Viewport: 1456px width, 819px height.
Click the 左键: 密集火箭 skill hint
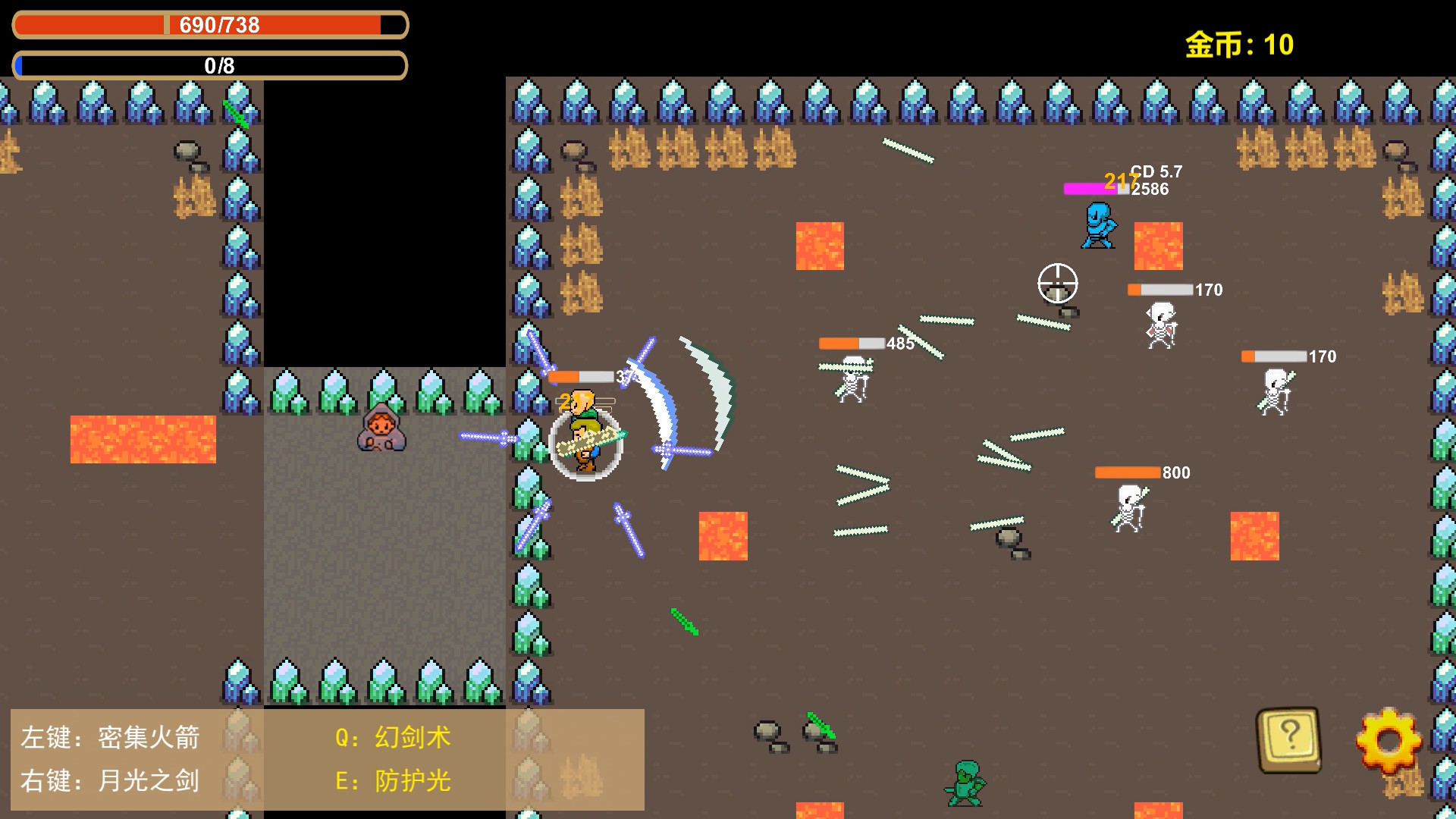(x=110, y=736)
